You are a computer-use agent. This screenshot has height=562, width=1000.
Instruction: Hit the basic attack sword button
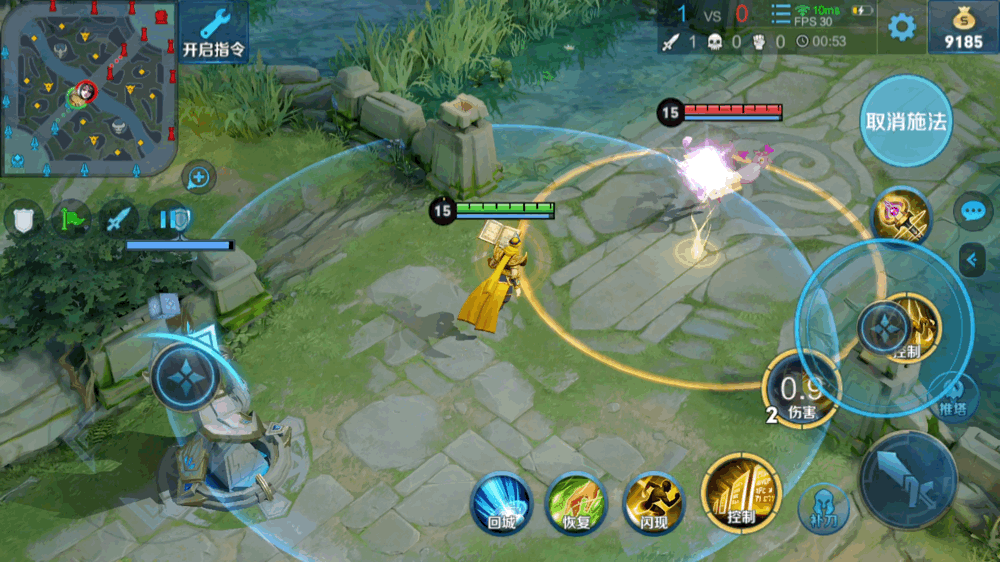click(x=908, y=481)
